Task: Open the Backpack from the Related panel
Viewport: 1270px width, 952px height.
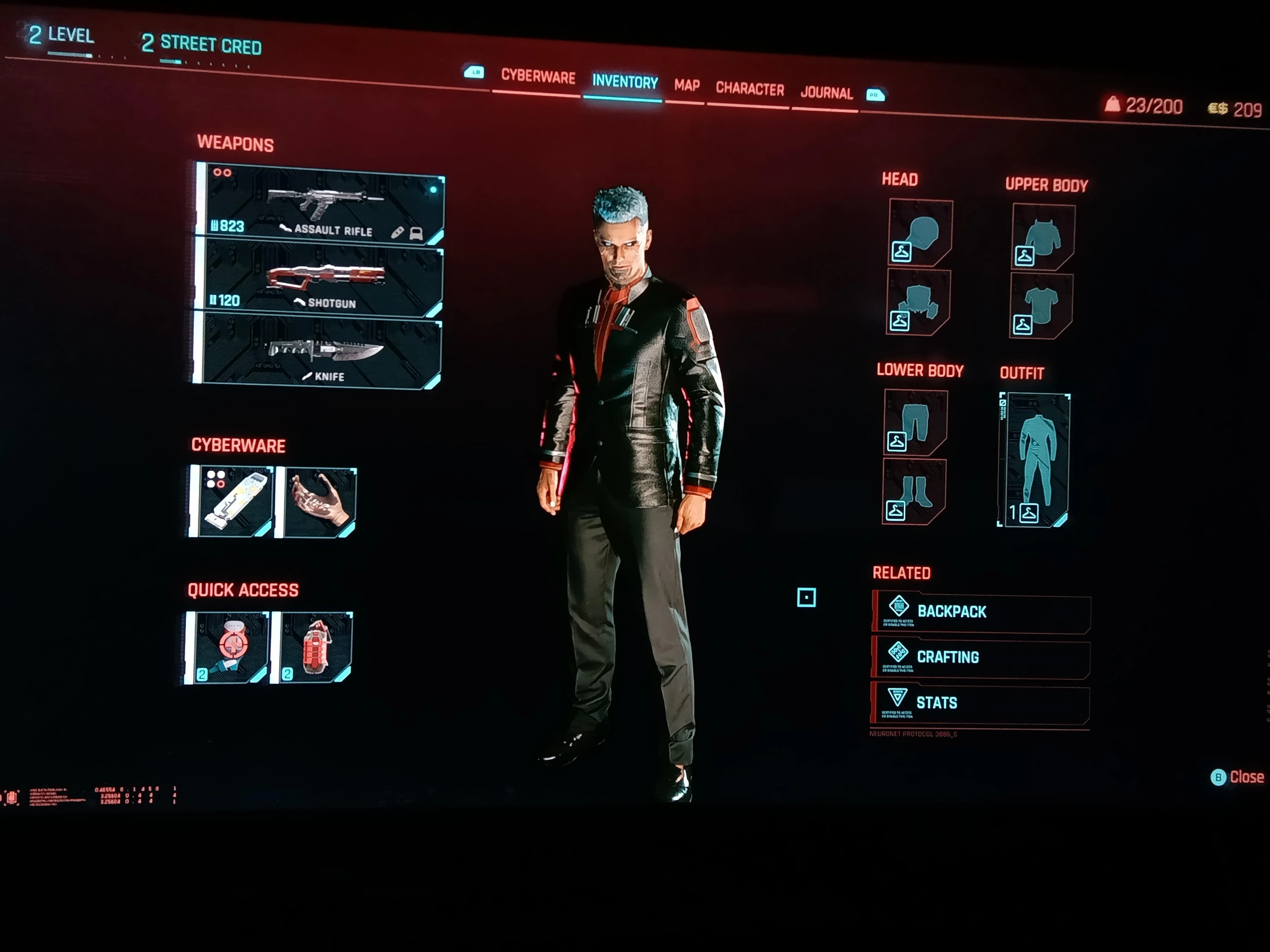Action: coord(976,611)
